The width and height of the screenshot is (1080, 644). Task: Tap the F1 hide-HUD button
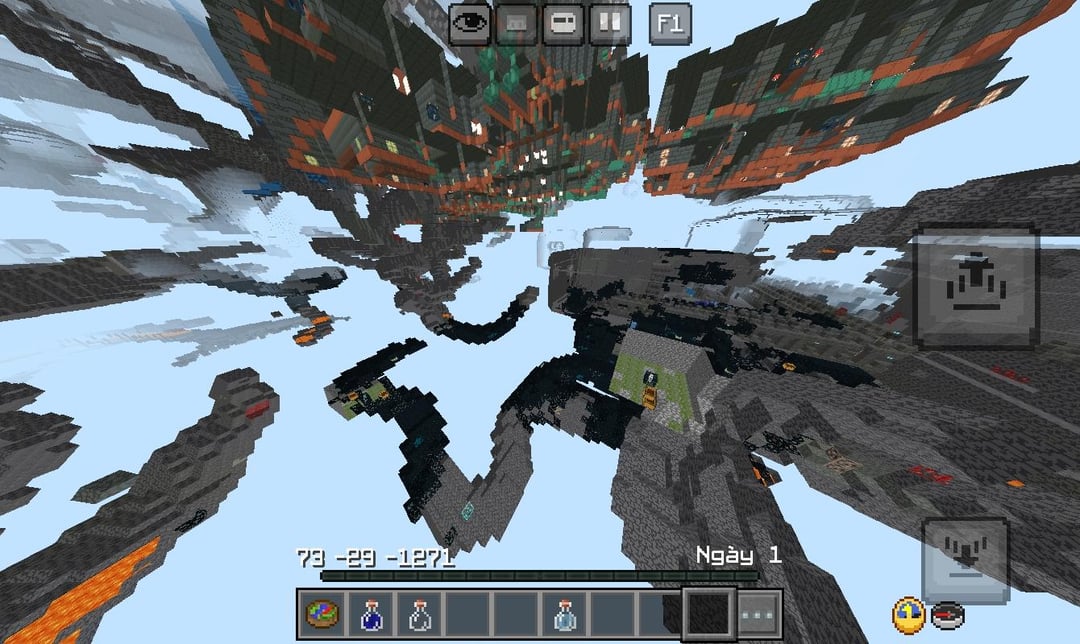(x=670, y=23)
